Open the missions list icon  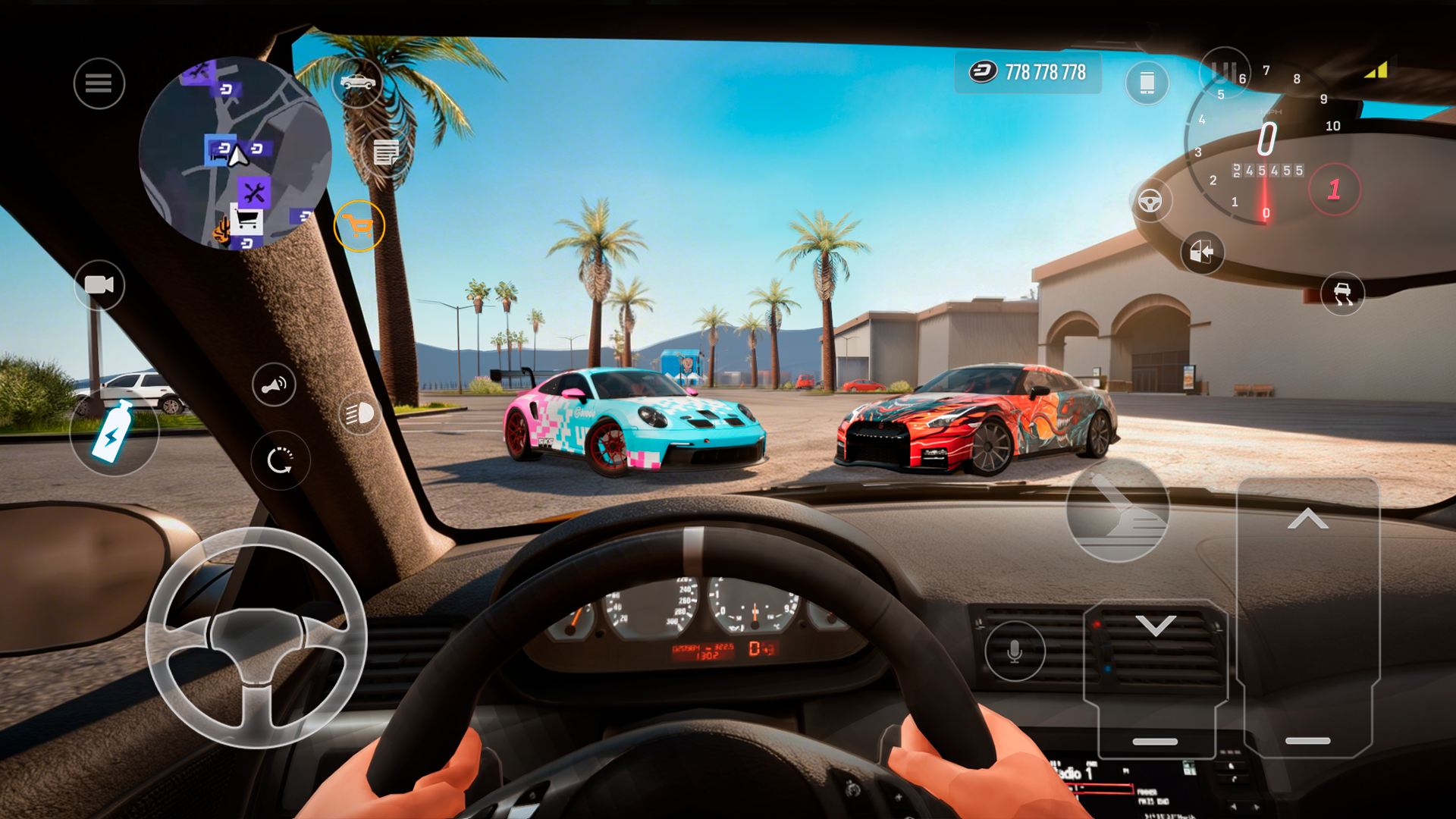[x=387, y=152]
